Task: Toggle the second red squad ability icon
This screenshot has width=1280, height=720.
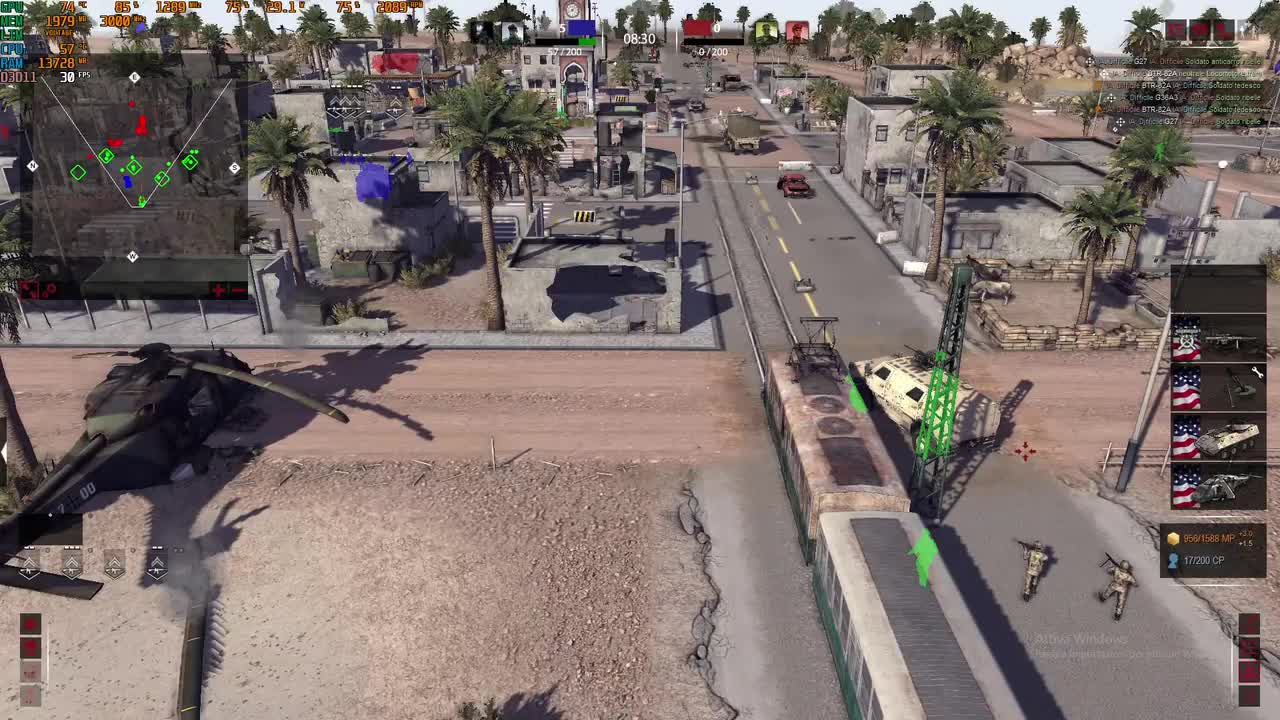Action: point(31,646)
